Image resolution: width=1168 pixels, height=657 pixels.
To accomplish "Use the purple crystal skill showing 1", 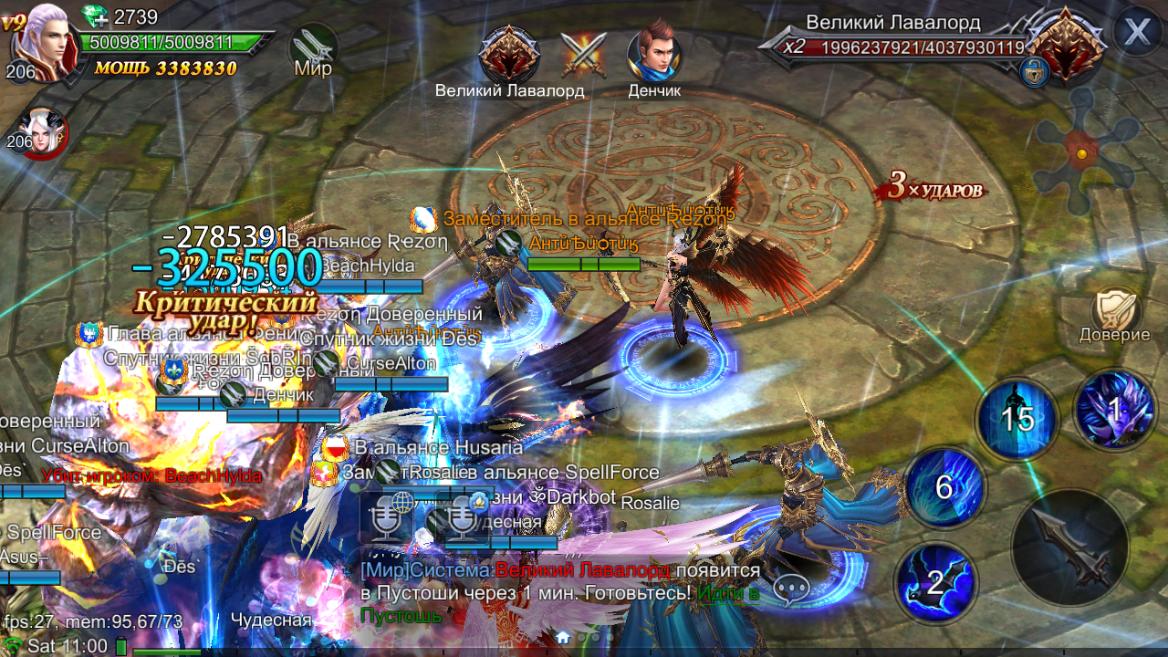I will (1114, 408).
